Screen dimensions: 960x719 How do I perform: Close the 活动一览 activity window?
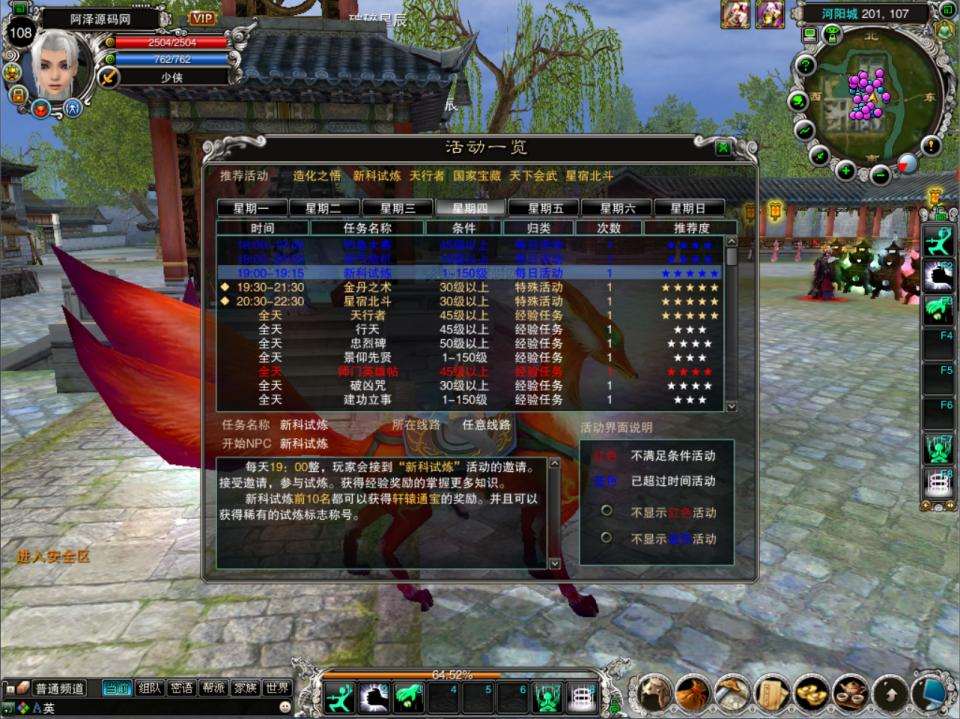[x=723, y=148]
